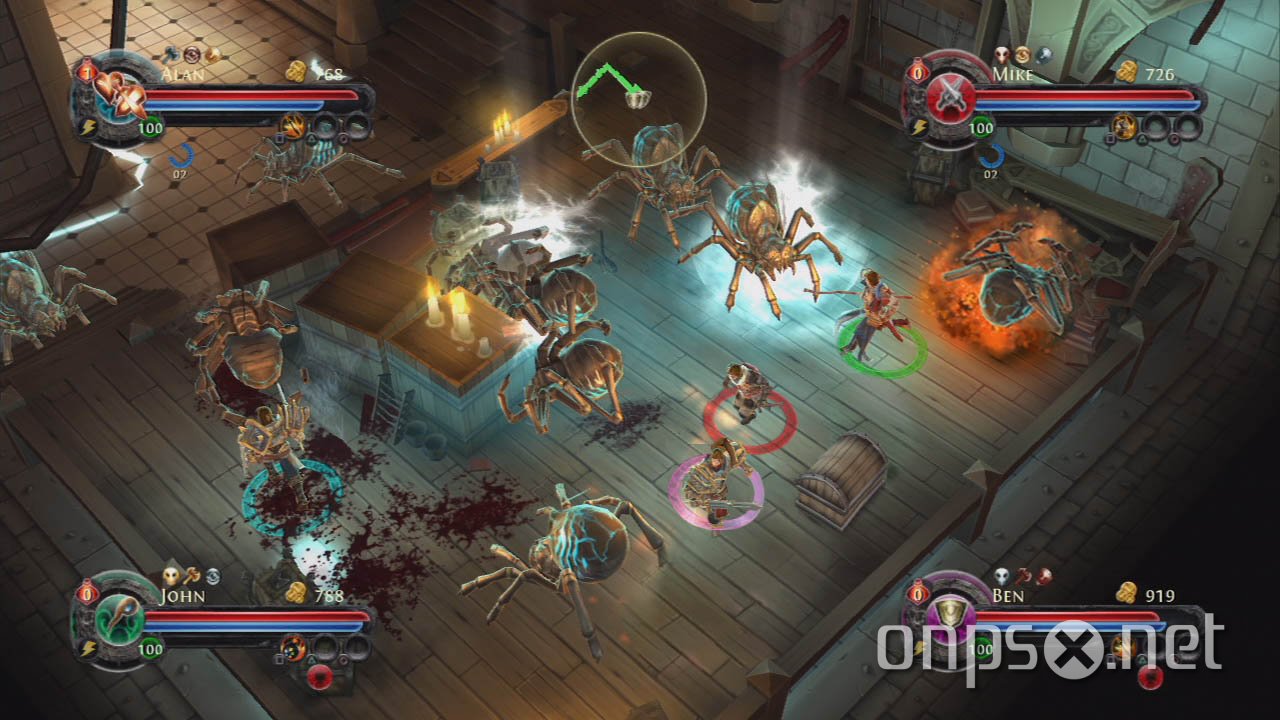Click Mike's skull trophy icon above his name
1280x720 pixels.
(x=1002, y=53)
